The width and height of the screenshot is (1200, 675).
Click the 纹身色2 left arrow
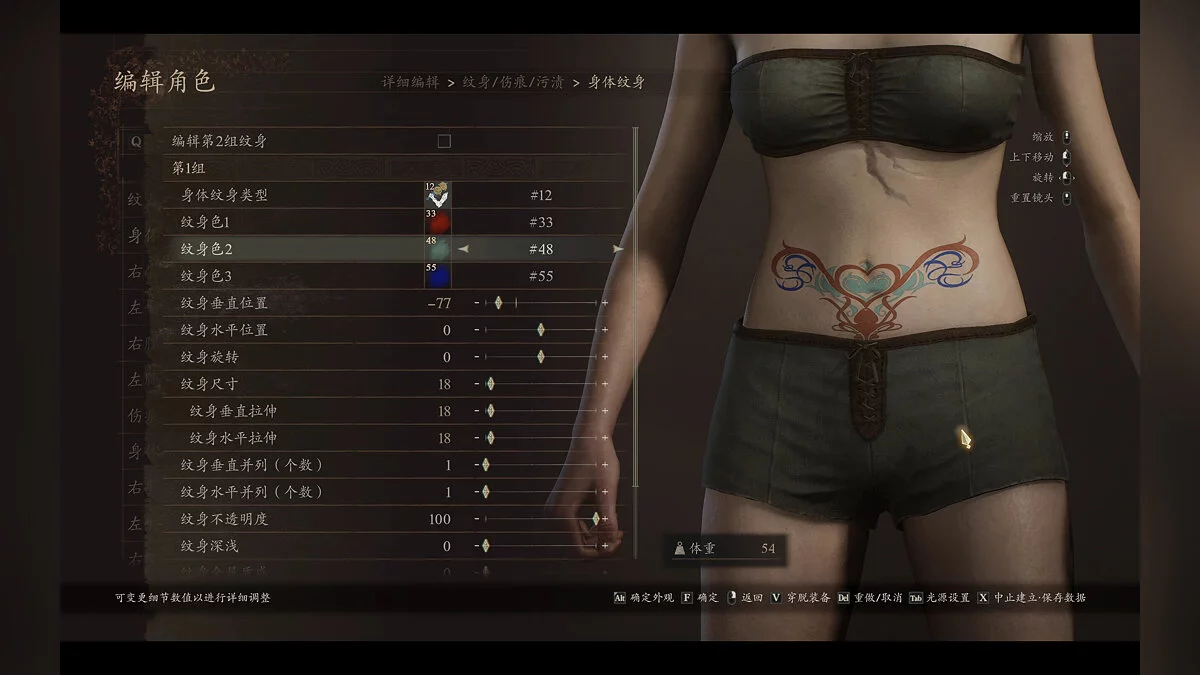[463, 249]
